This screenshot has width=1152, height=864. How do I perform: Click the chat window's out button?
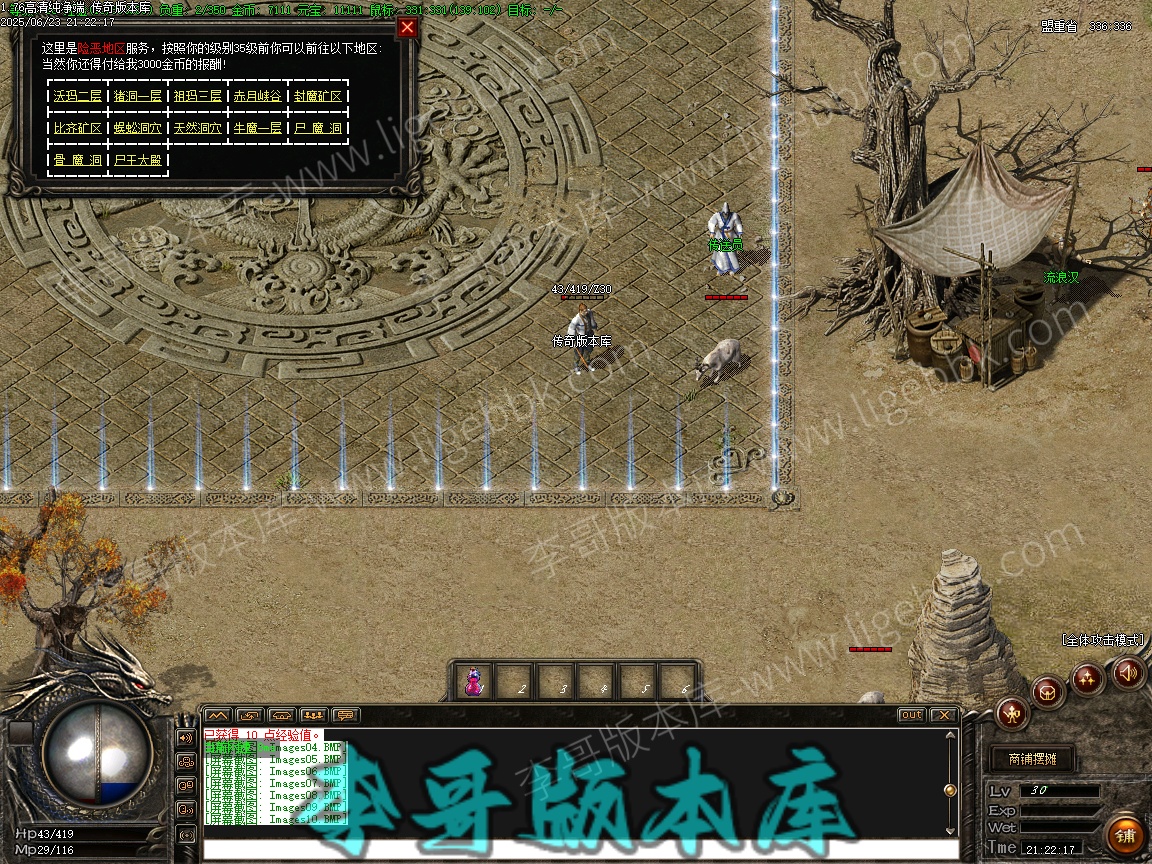click(911, 715)
